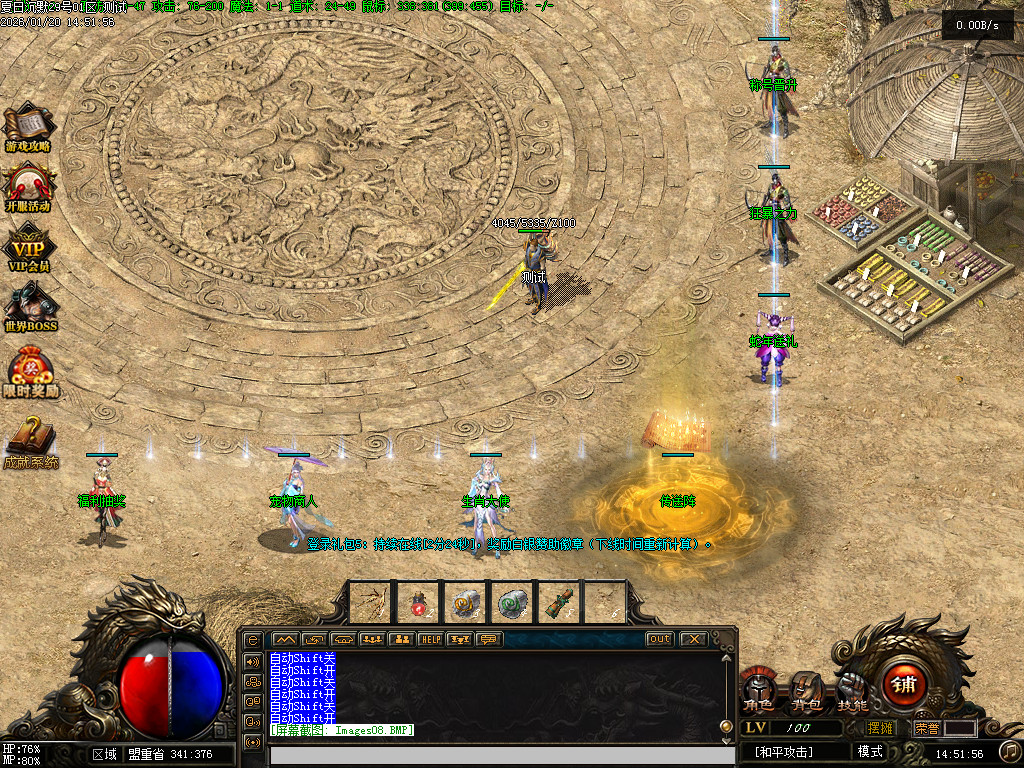Click the HELP button above the chat
Viewport: 1024px width, 768px height.
coord(430,639)
